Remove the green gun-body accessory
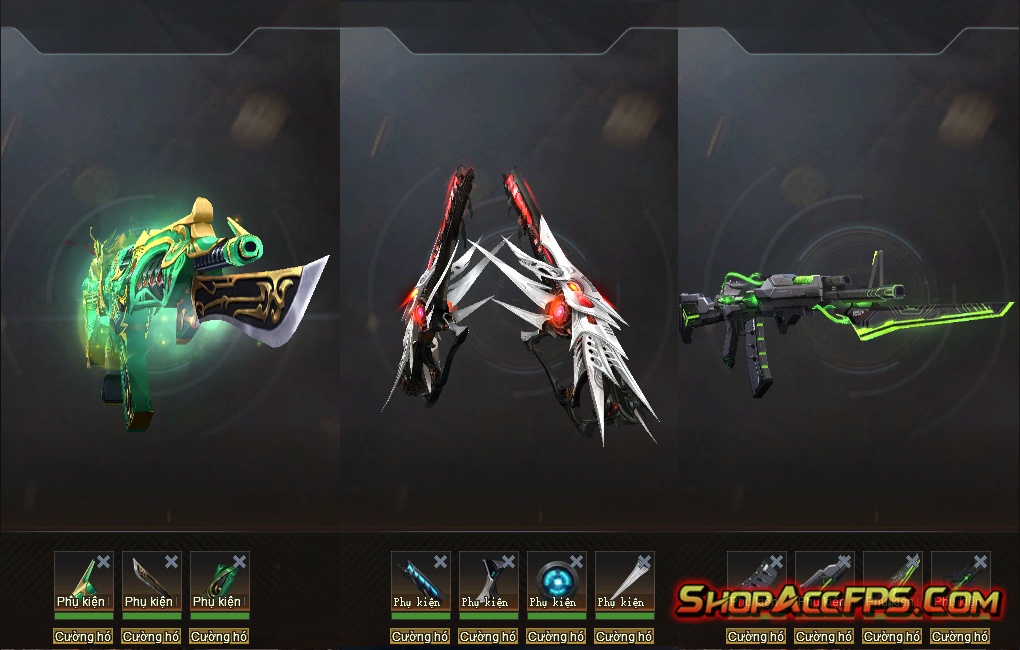This screenshot has height=650, width=1020. click(240, 562)
